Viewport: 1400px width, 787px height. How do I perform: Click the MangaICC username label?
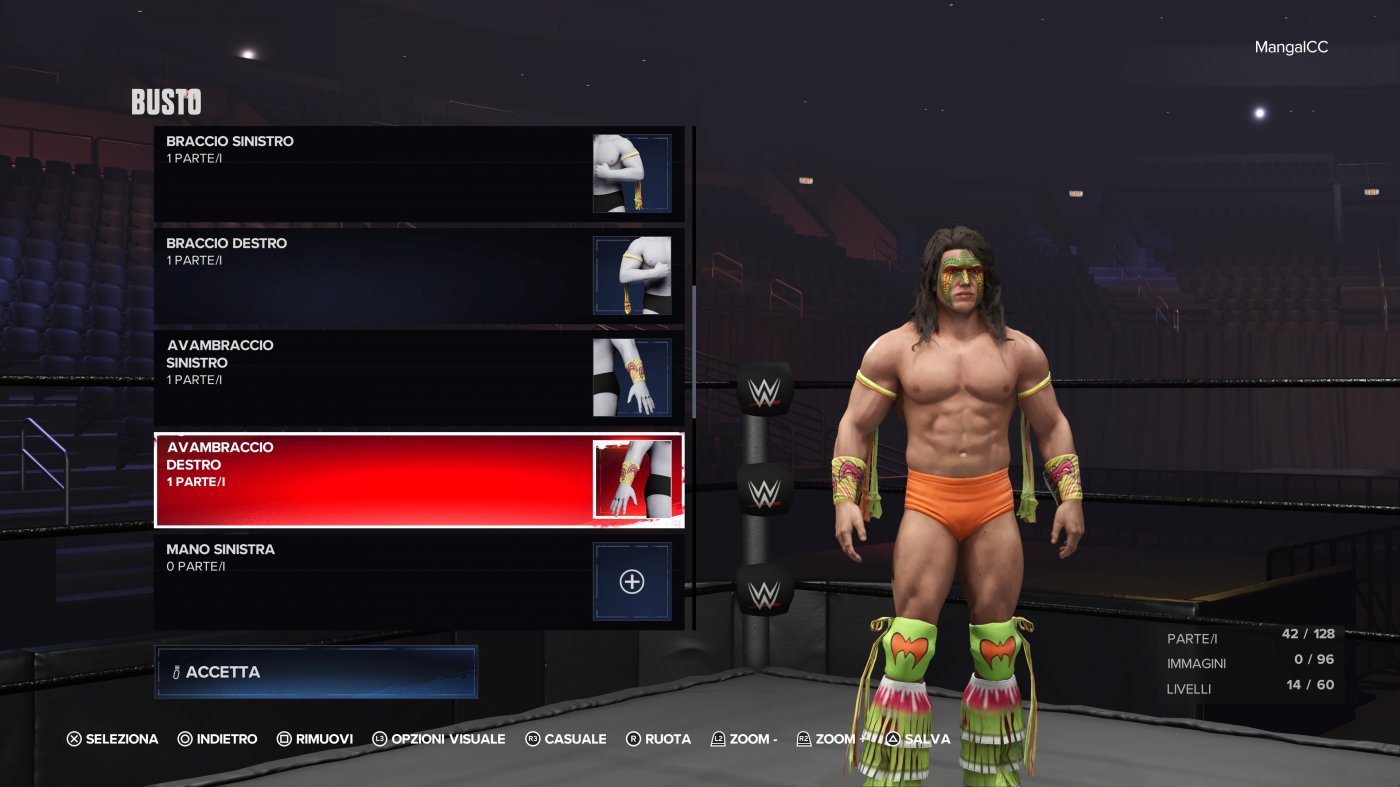click(1293, 46)
